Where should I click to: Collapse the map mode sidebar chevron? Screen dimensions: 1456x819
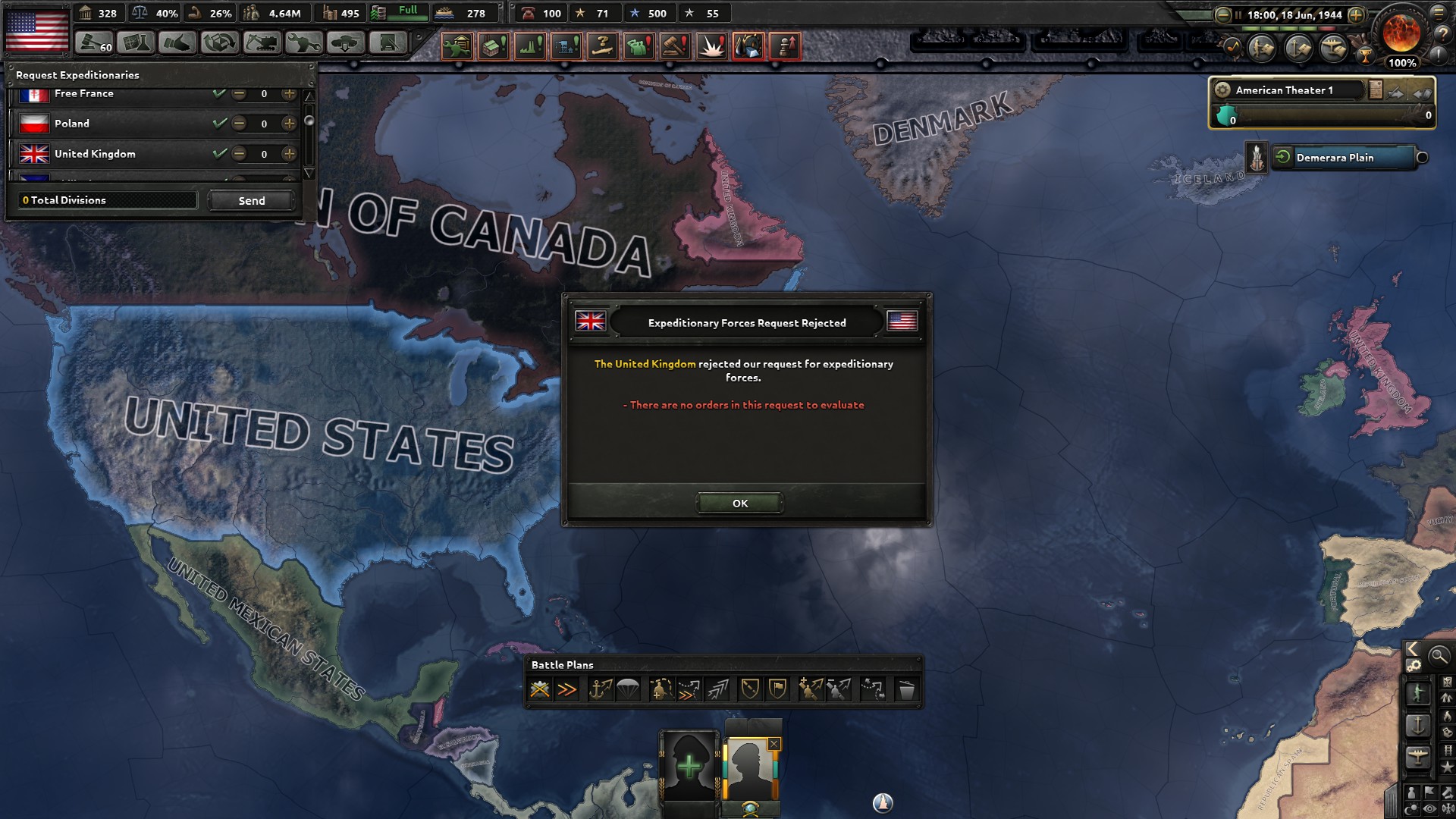1412,648
